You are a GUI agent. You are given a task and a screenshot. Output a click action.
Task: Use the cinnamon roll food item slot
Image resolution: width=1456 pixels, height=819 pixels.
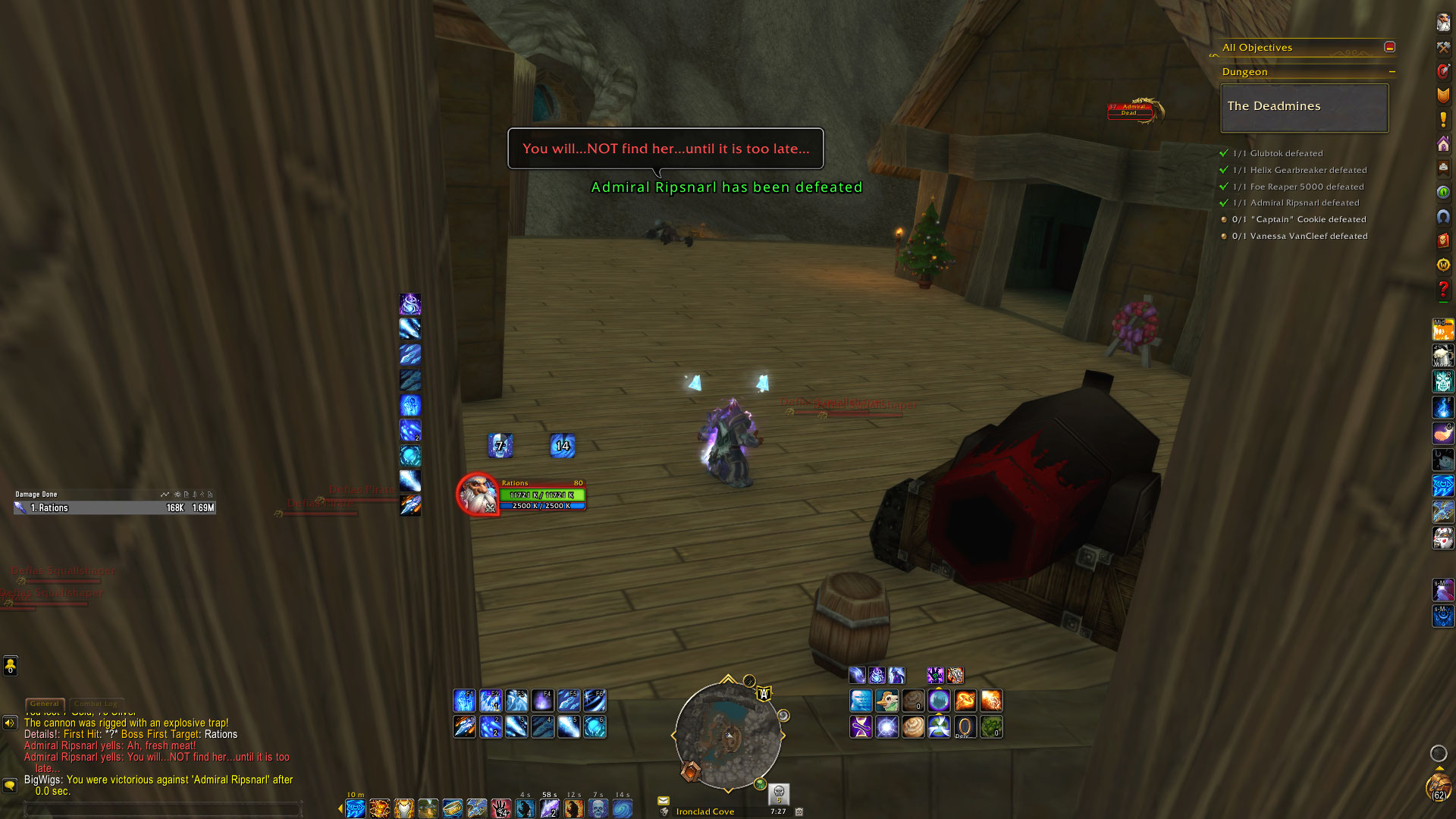(x=913, y=726)
